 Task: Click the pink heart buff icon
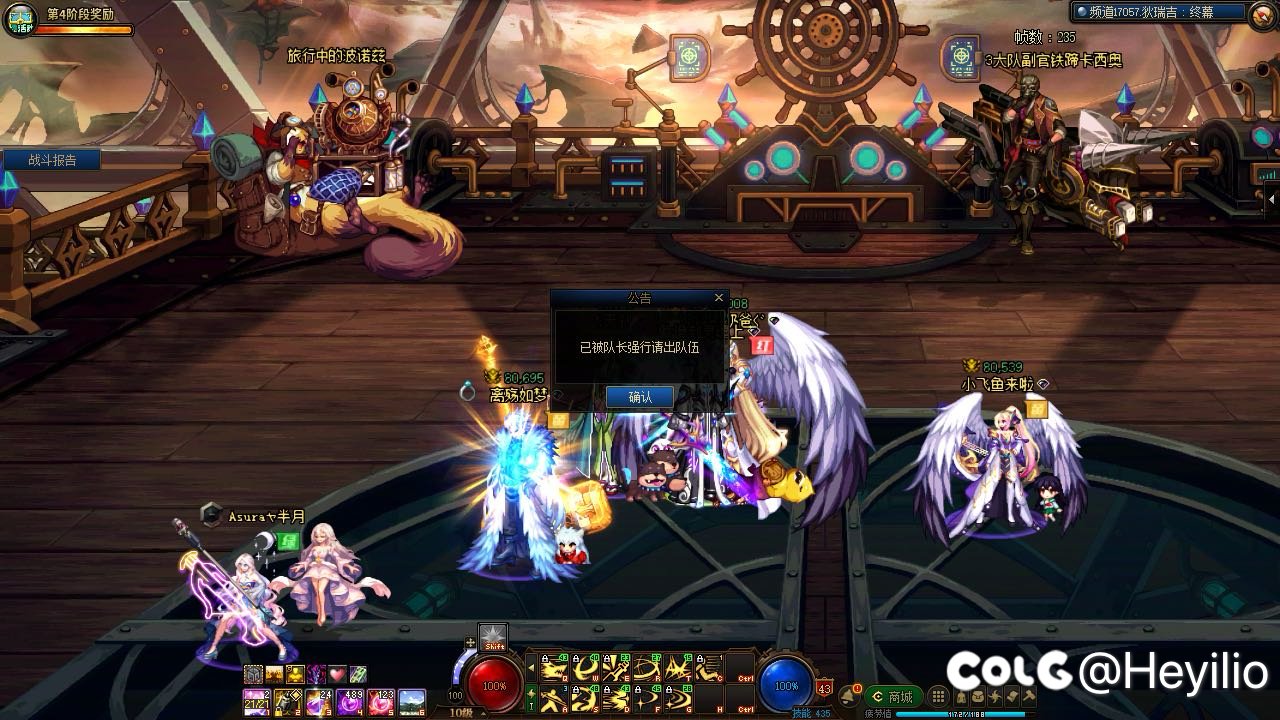[337, 674]
